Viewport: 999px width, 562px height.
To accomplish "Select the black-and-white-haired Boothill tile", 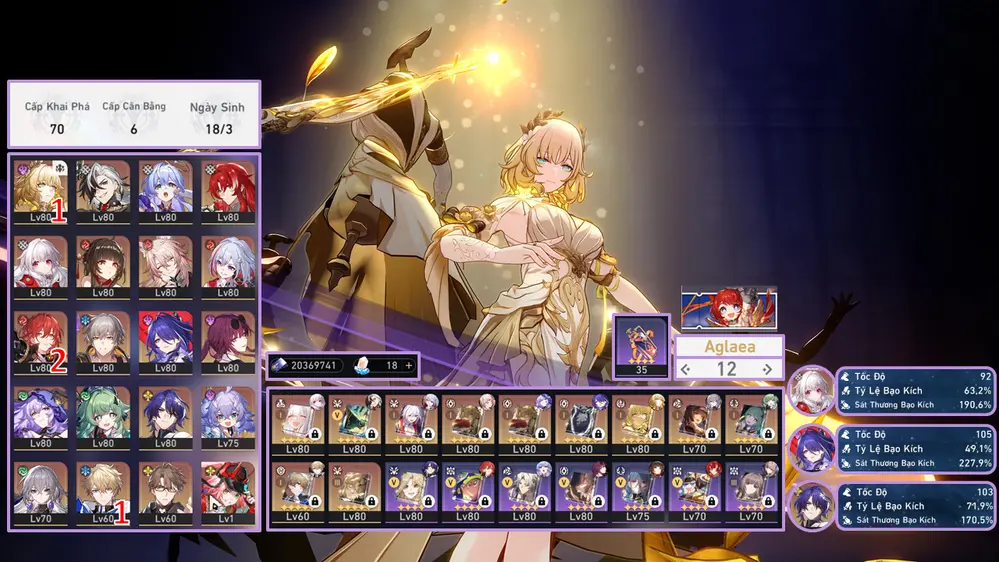I will 104,187.
